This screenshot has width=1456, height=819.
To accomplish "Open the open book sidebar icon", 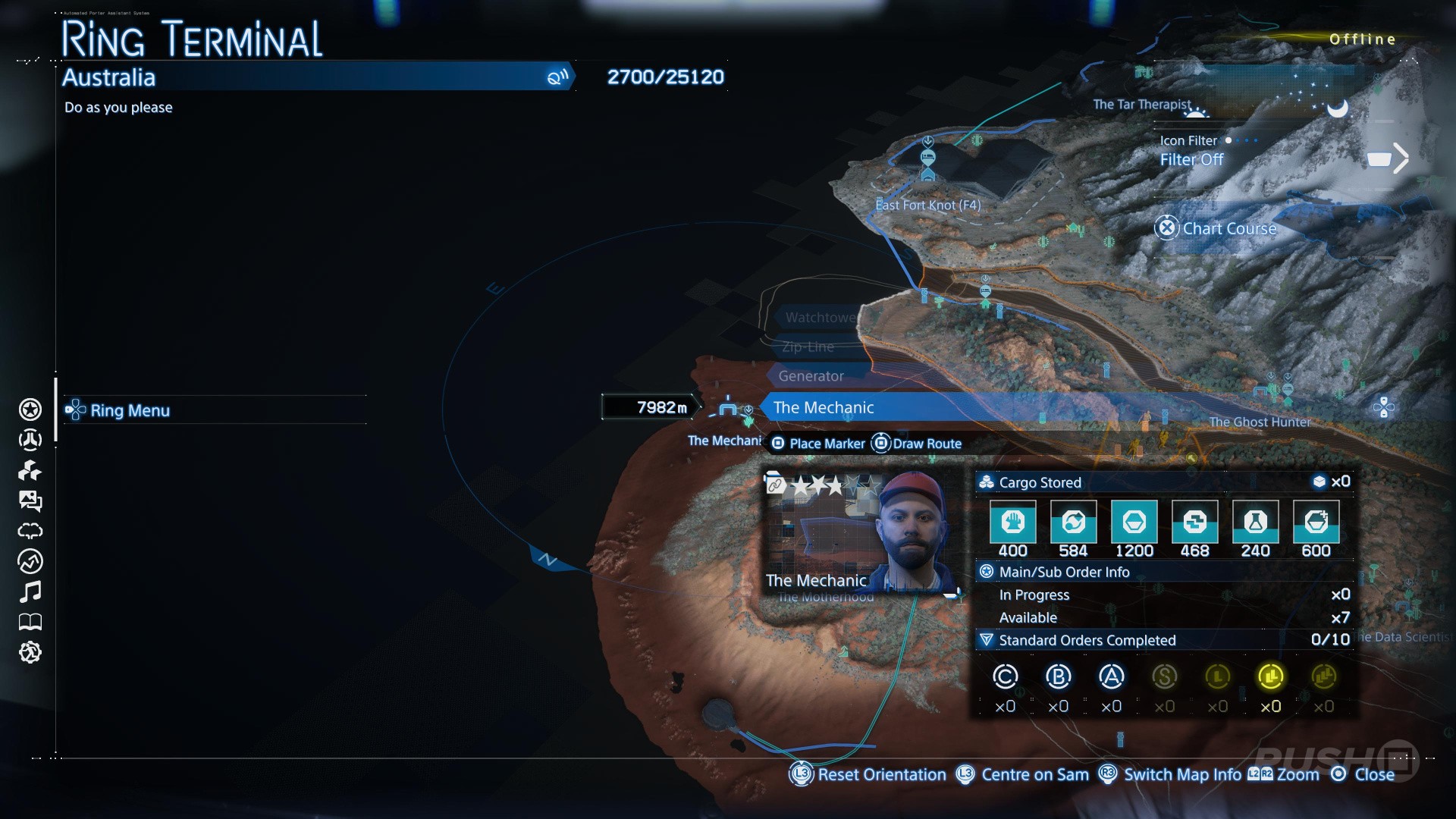I will point(30,623).
